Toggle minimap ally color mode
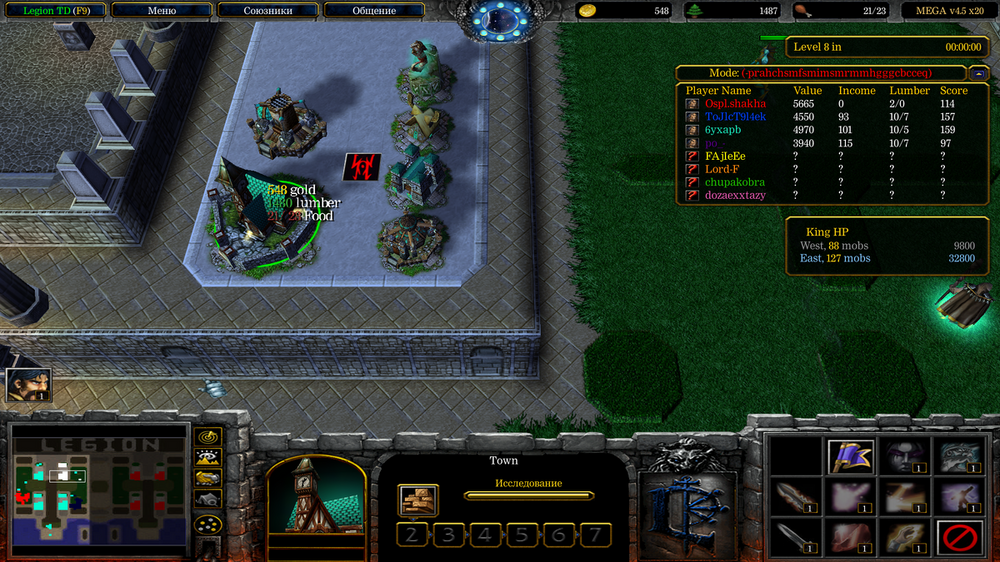This screenshot has height=562, width=1000. tap(208, 479)
